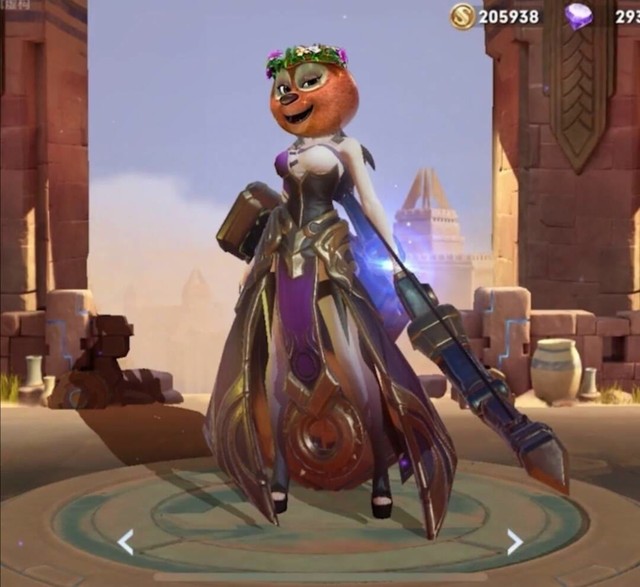The image size is (640, 587).
Task: Open the gold coin currency shop
Action: click(x=462, y=16)
